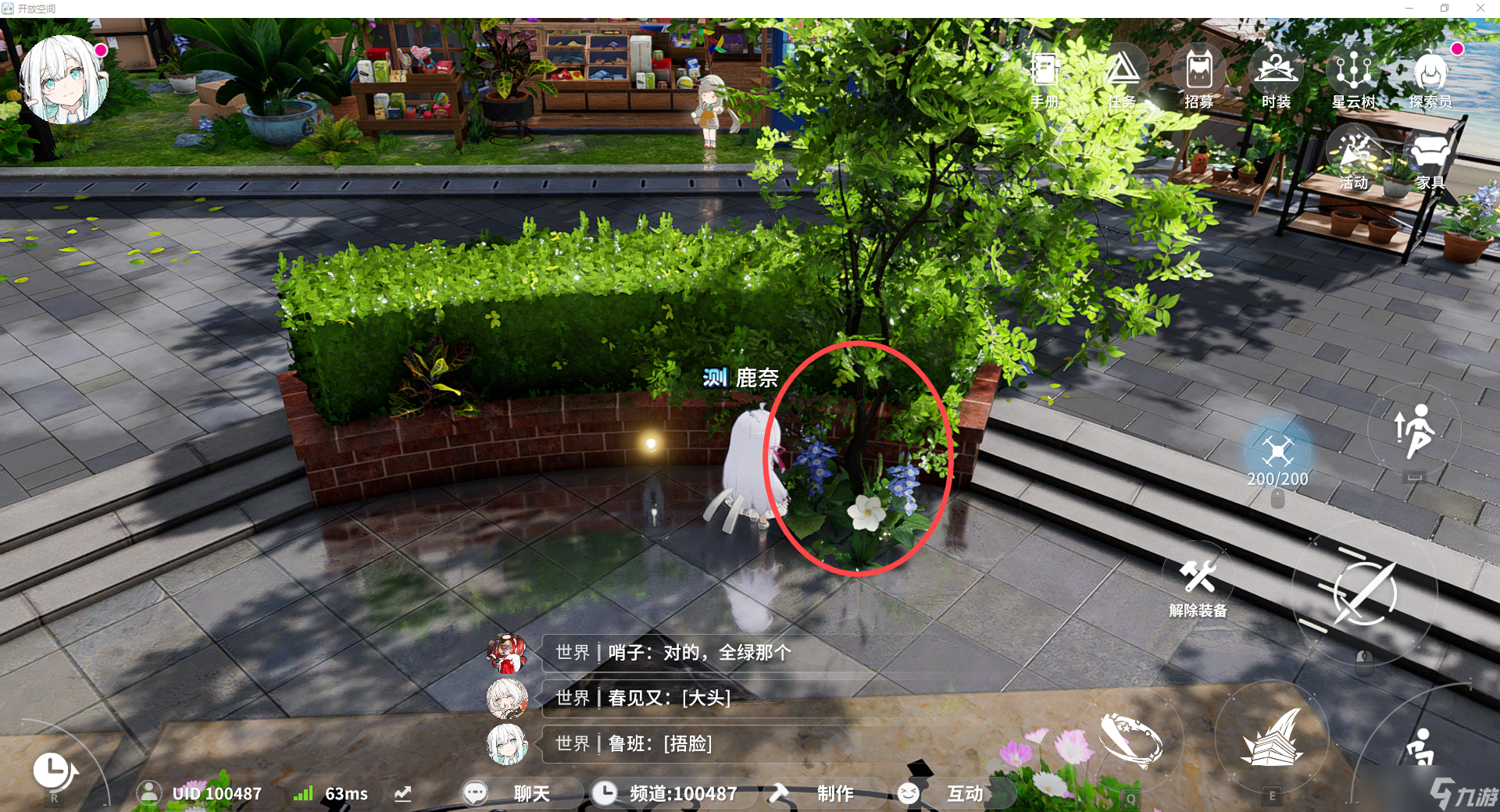
Task: Open the 互动 interaction menu
Action: pyautogui.click(x=945, y=793)
